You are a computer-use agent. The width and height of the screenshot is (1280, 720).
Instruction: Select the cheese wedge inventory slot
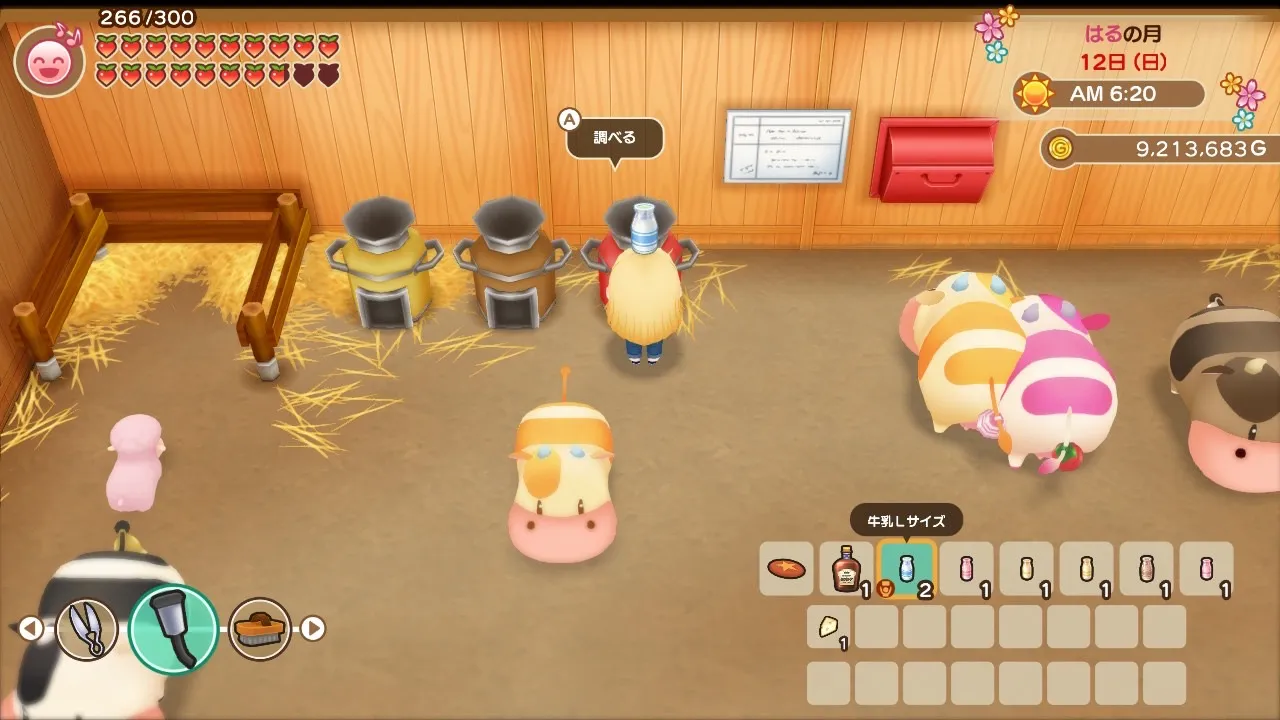tap(829, 627)
